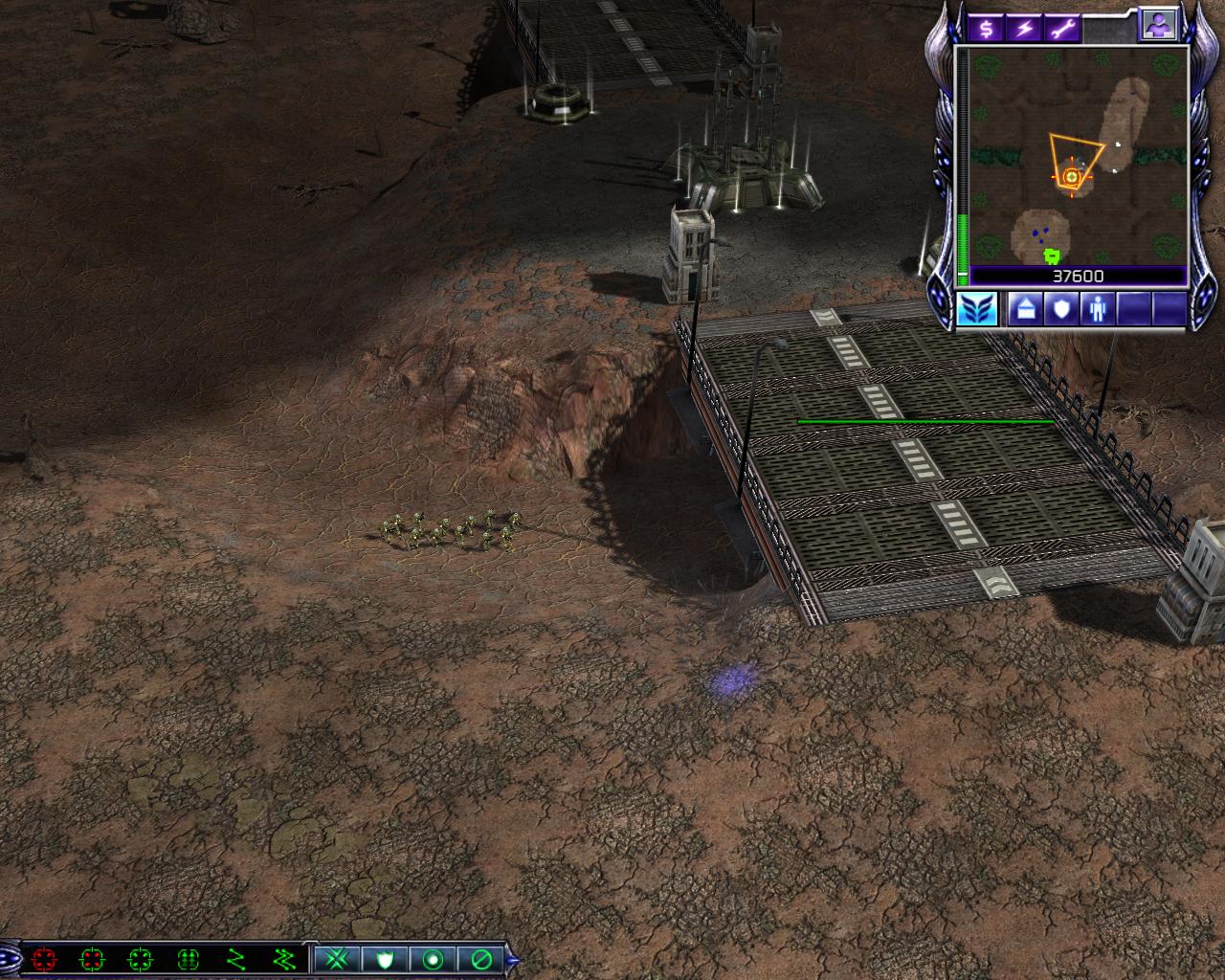Select the hold-fire slashed circle stance

tap(480, 958)
